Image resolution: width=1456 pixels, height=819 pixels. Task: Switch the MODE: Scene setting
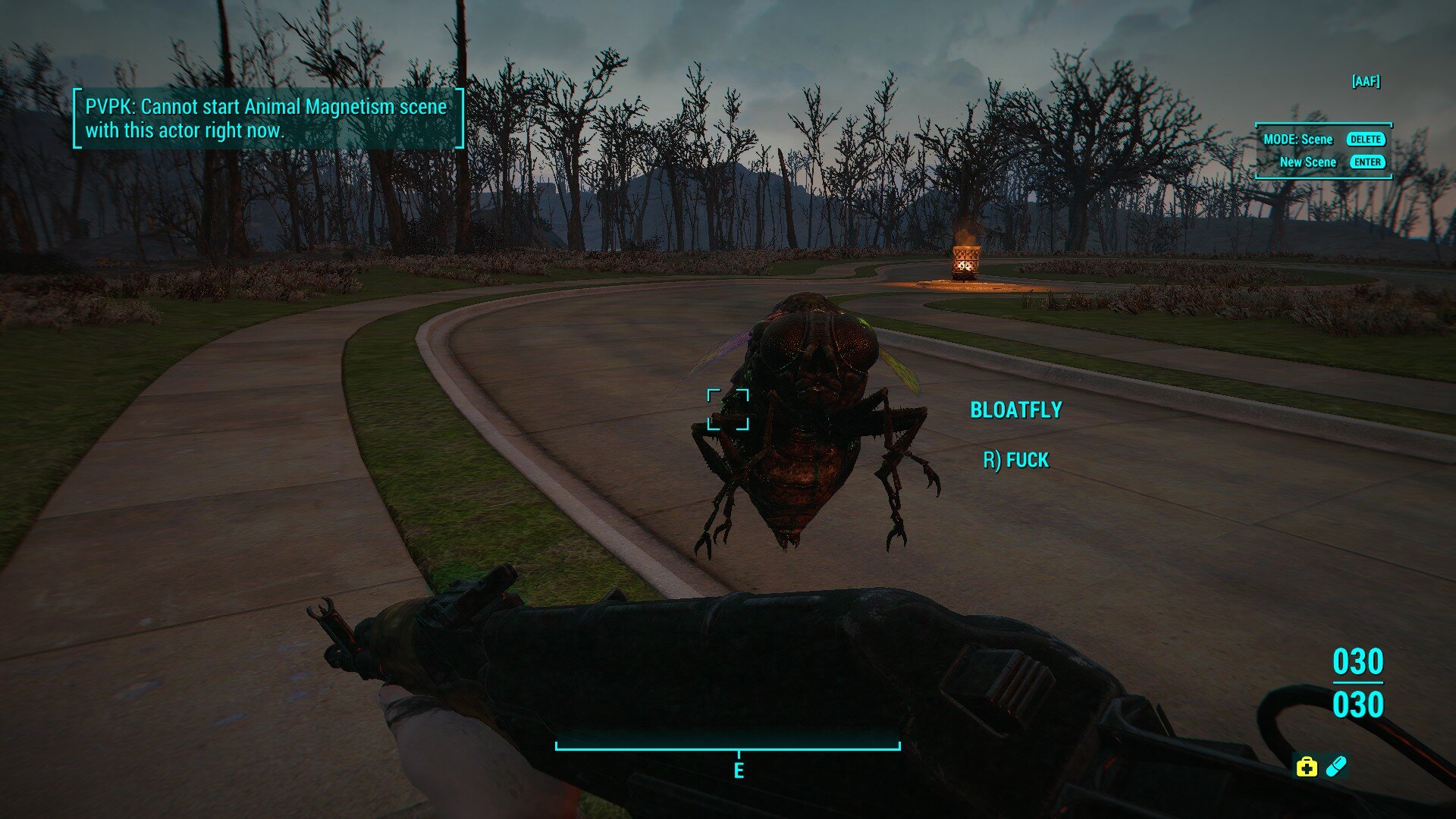click(1298, 140)
